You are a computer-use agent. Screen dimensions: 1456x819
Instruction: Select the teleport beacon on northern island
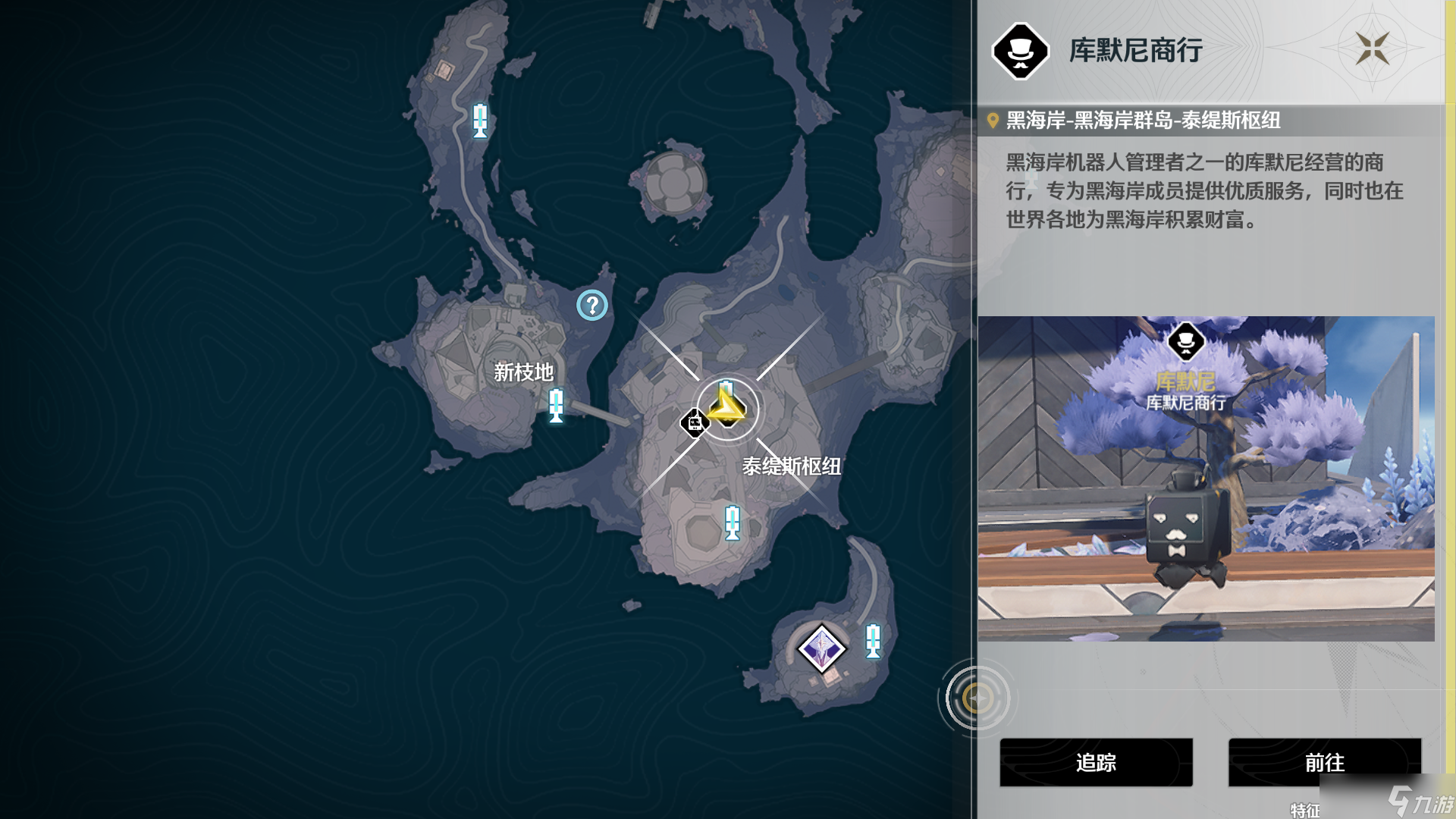[x=480, y=120]
